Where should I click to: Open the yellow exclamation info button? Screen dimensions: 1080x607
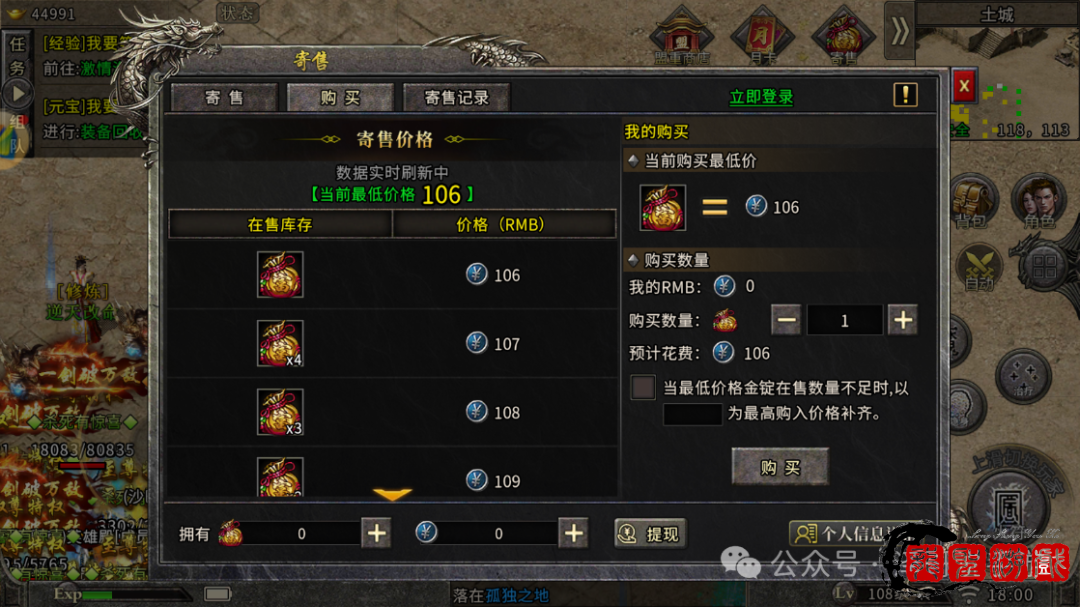coord(905,95)
